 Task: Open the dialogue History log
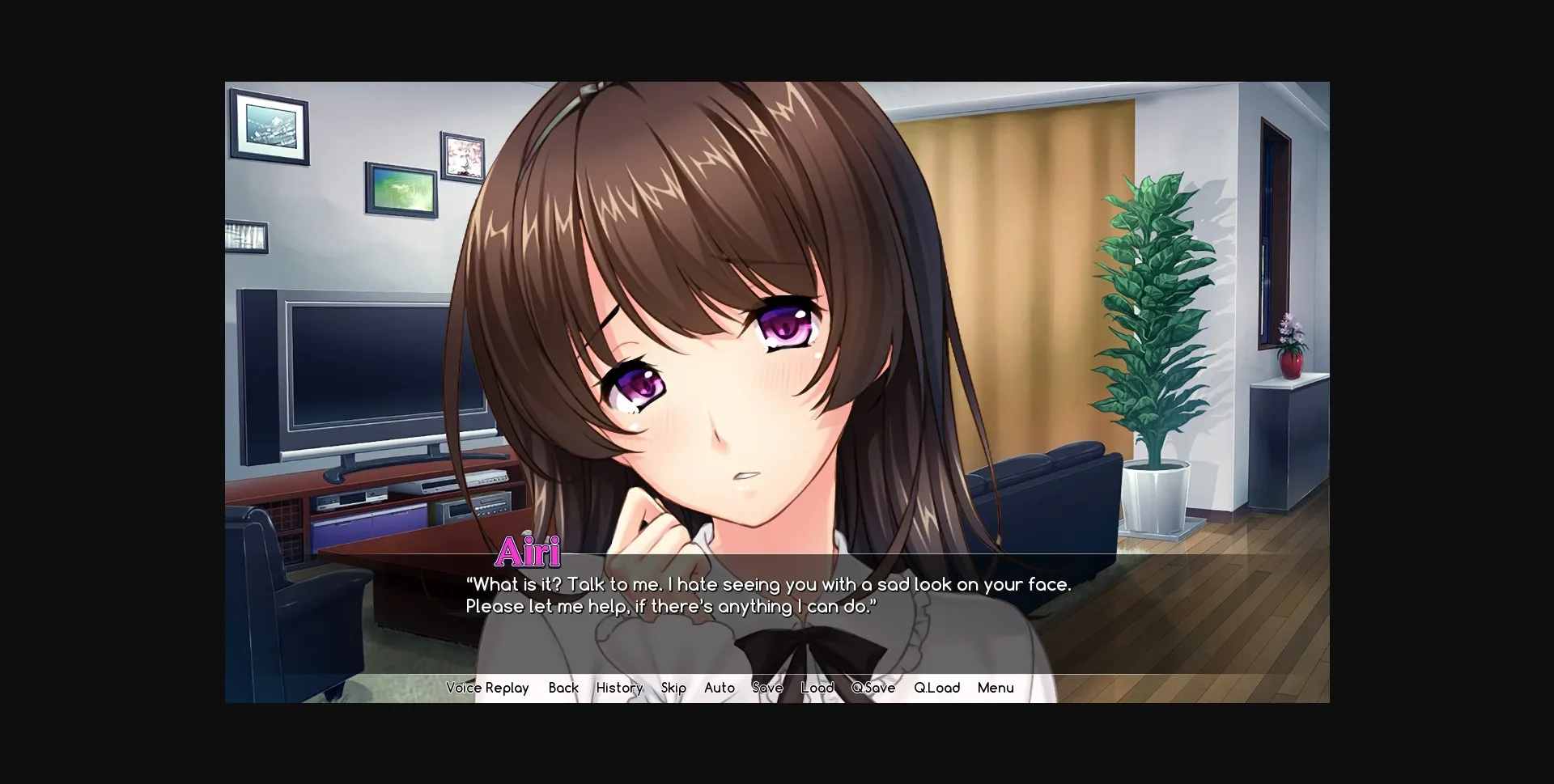[x=618, y=688]
